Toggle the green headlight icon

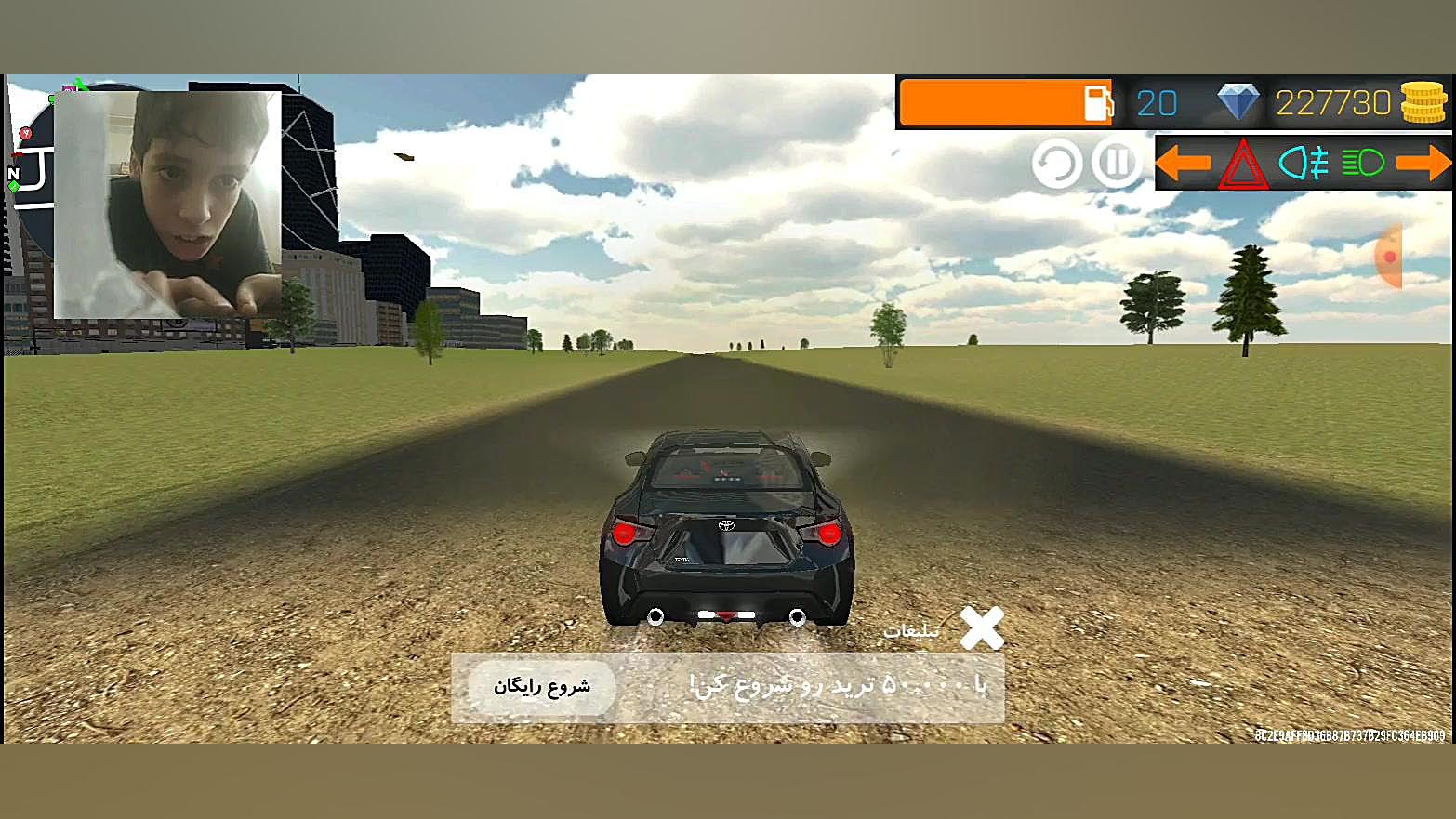tap(1363, 164)
